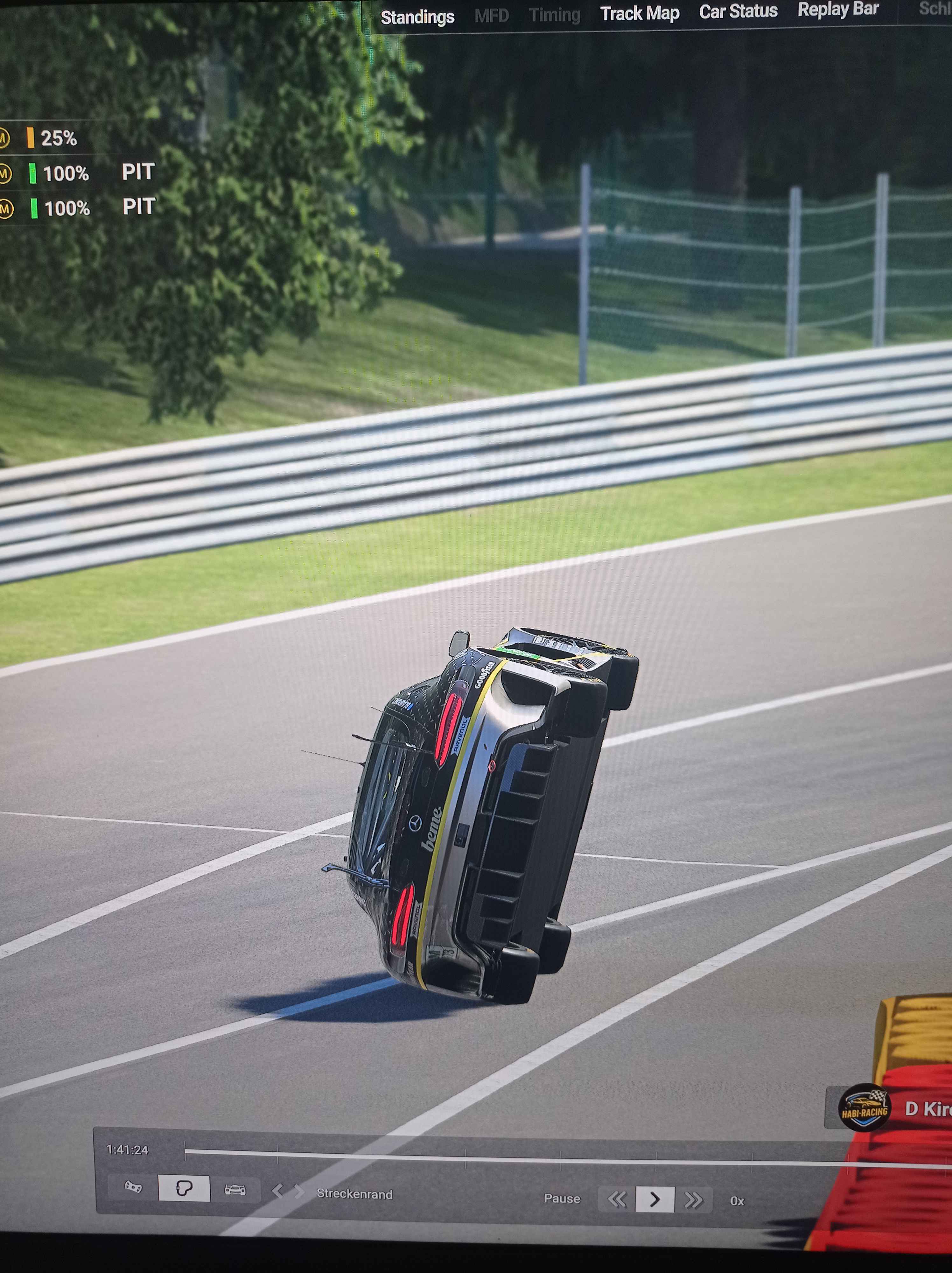Screen dimensions: 952x1273
Task: Choose the car camera view icon
Action: click(235, 1190)
